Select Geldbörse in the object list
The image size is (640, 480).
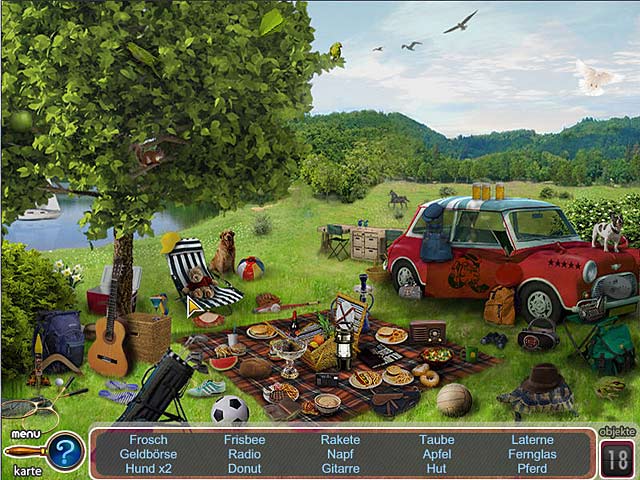148,454
